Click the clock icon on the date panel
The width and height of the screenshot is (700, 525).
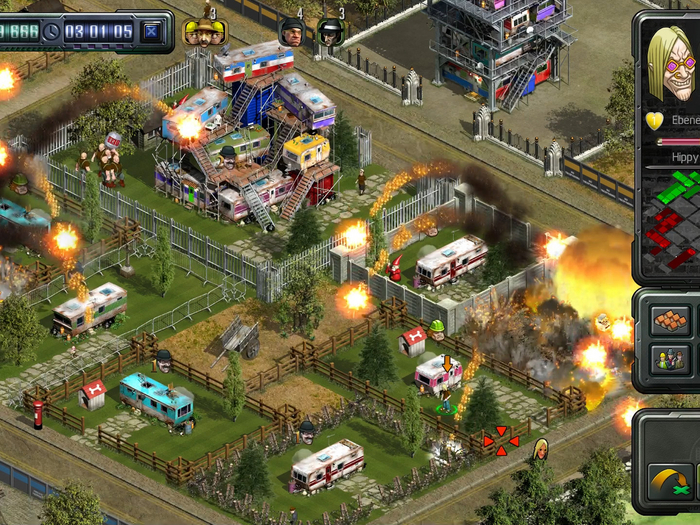[x=52, y=31]
